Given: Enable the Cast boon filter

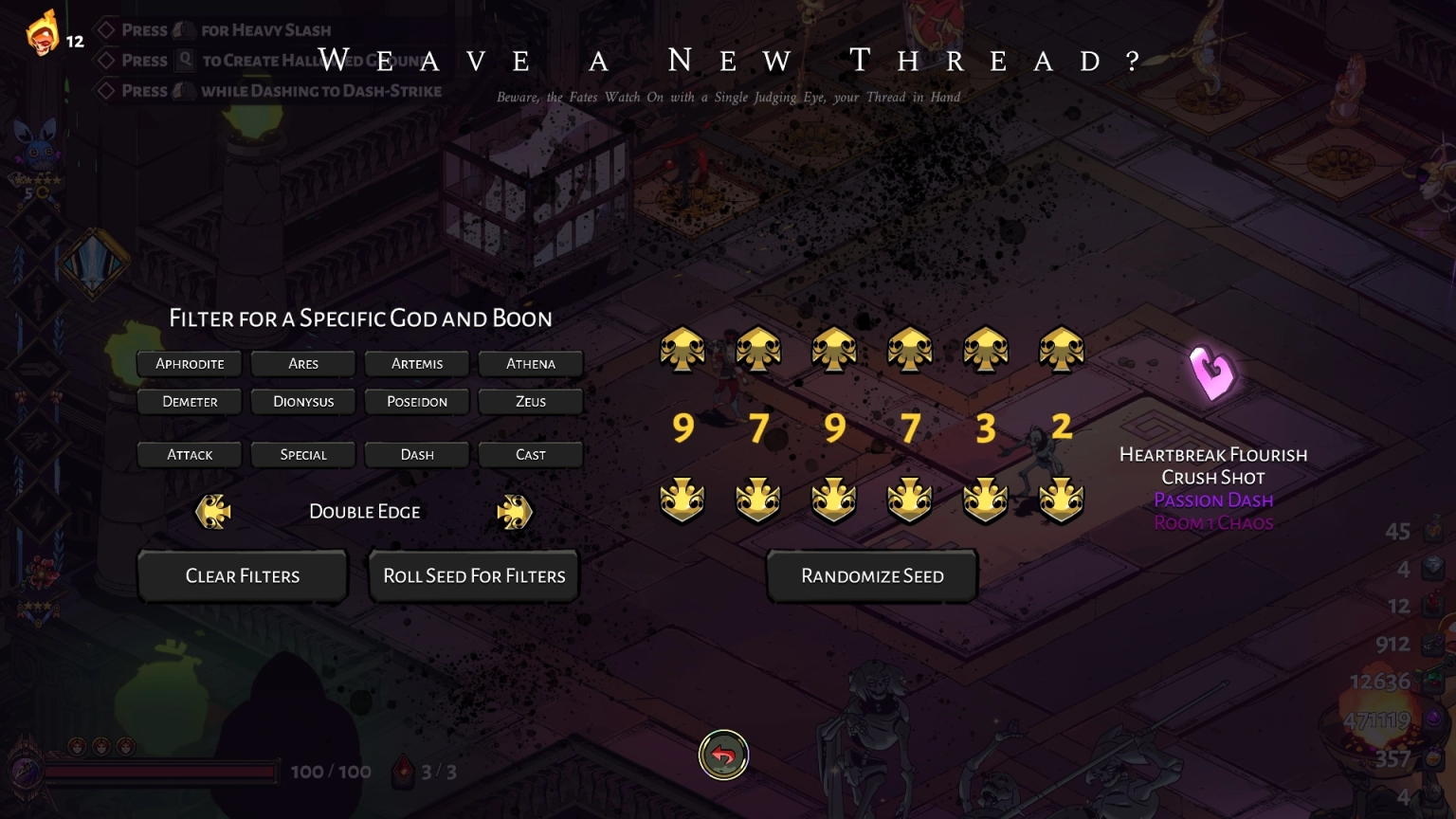Looking at the screenshot, I should point(531,454).
